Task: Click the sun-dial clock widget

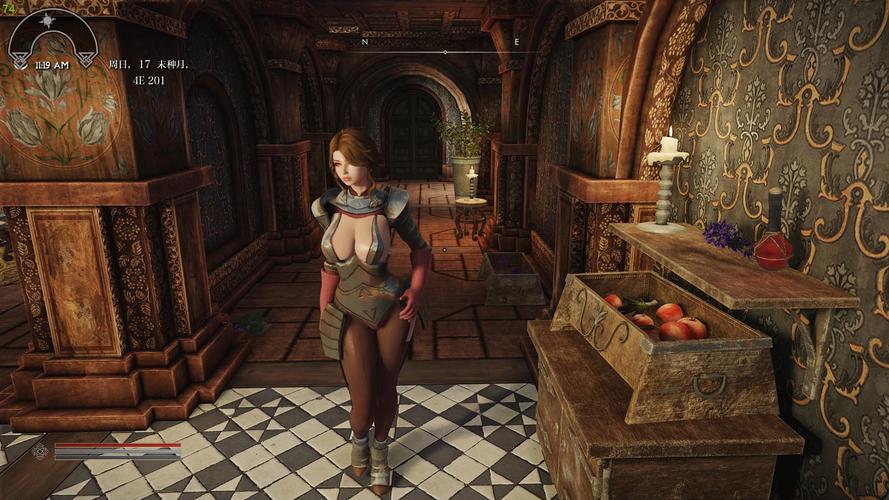Action: coord(52,40)
